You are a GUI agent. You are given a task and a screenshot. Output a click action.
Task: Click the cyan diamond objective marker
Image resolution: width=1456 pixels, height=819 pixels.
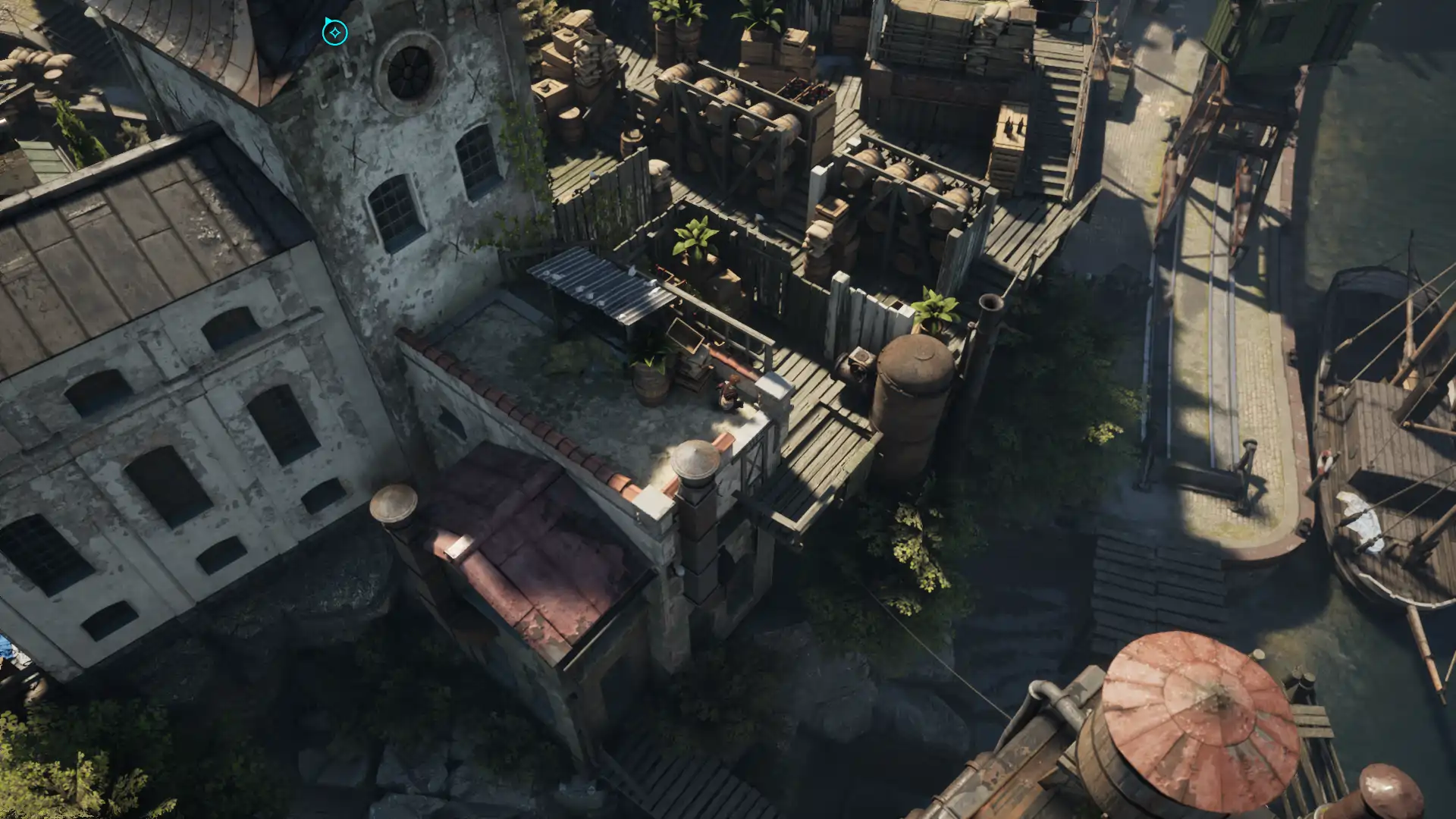tap(334, 33)
